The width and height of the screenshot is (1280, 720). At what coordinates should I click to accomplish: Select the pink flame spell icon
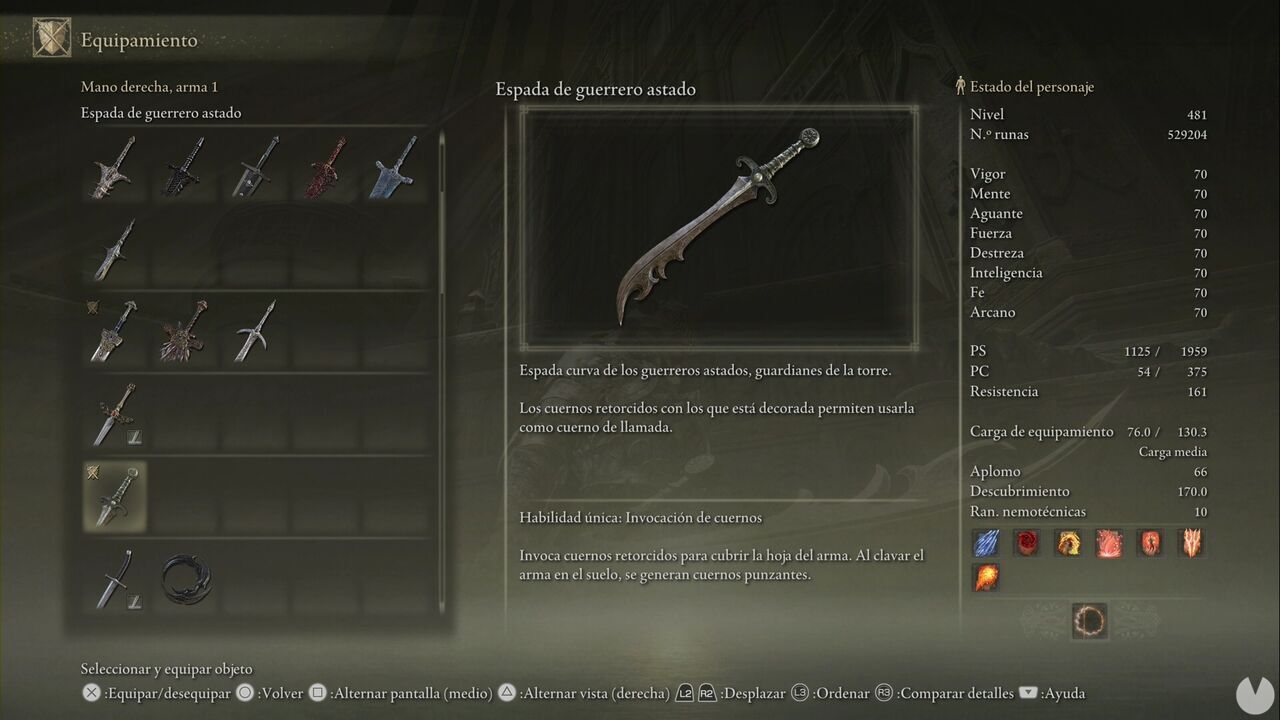(1109, 542)
